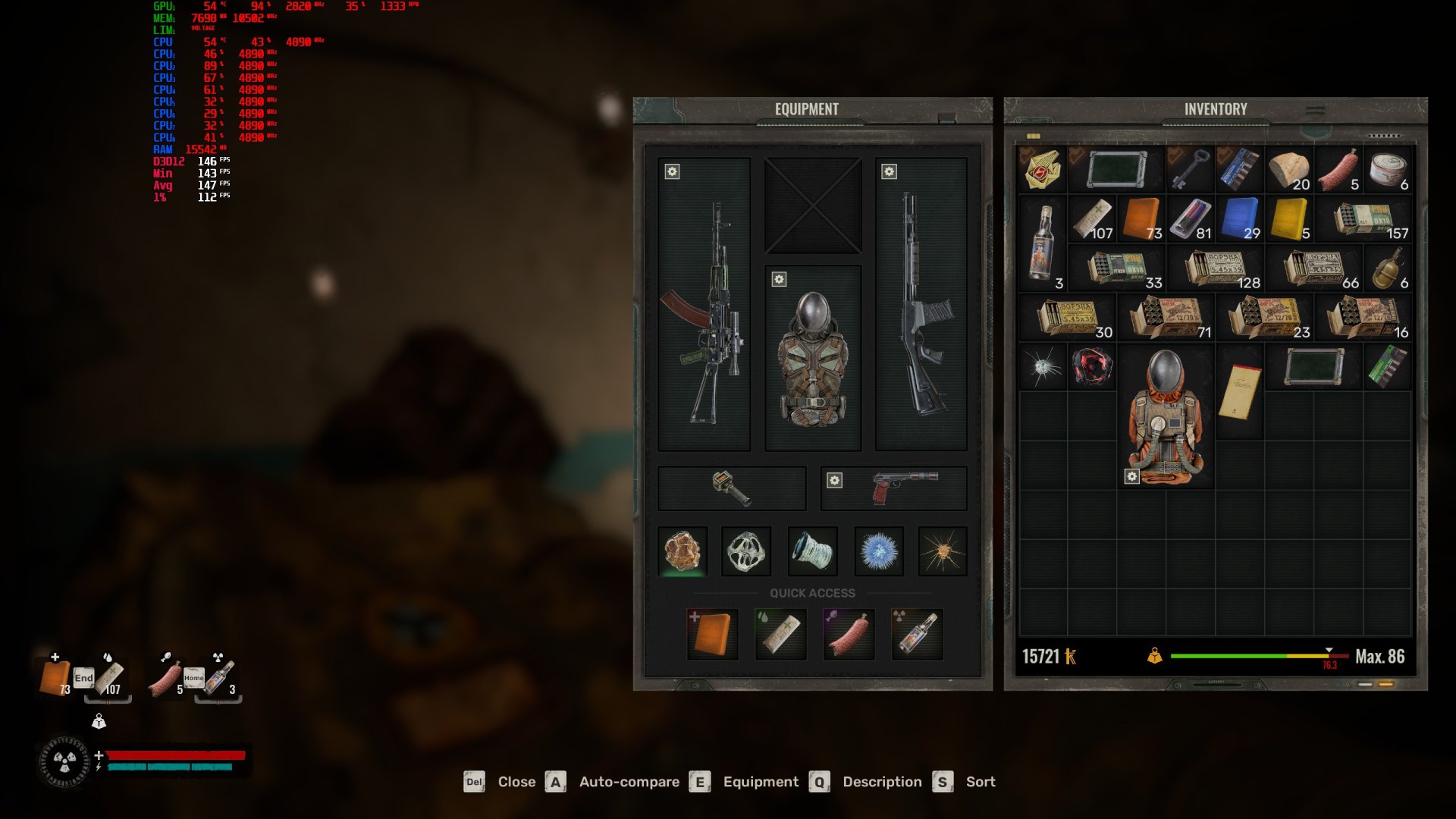Pick the blue medkit stack of 29
The width and height of the screenshot is (1456, 819).
1241,218
